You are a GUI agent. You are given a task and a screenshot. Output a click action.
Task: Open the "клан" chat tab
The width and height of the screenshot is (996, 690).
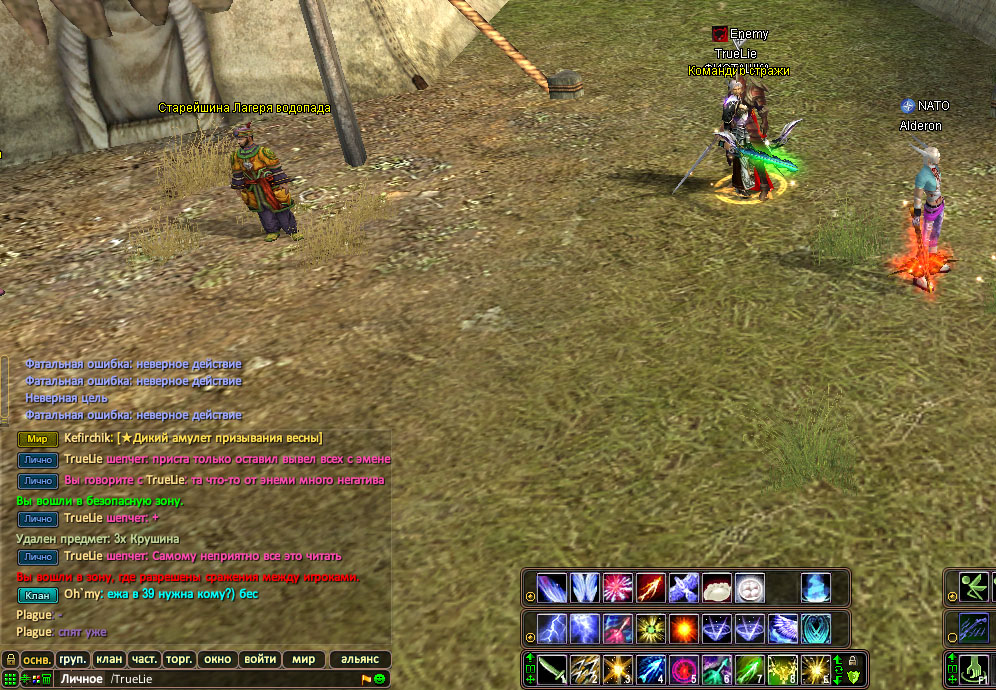coord(109,660)
